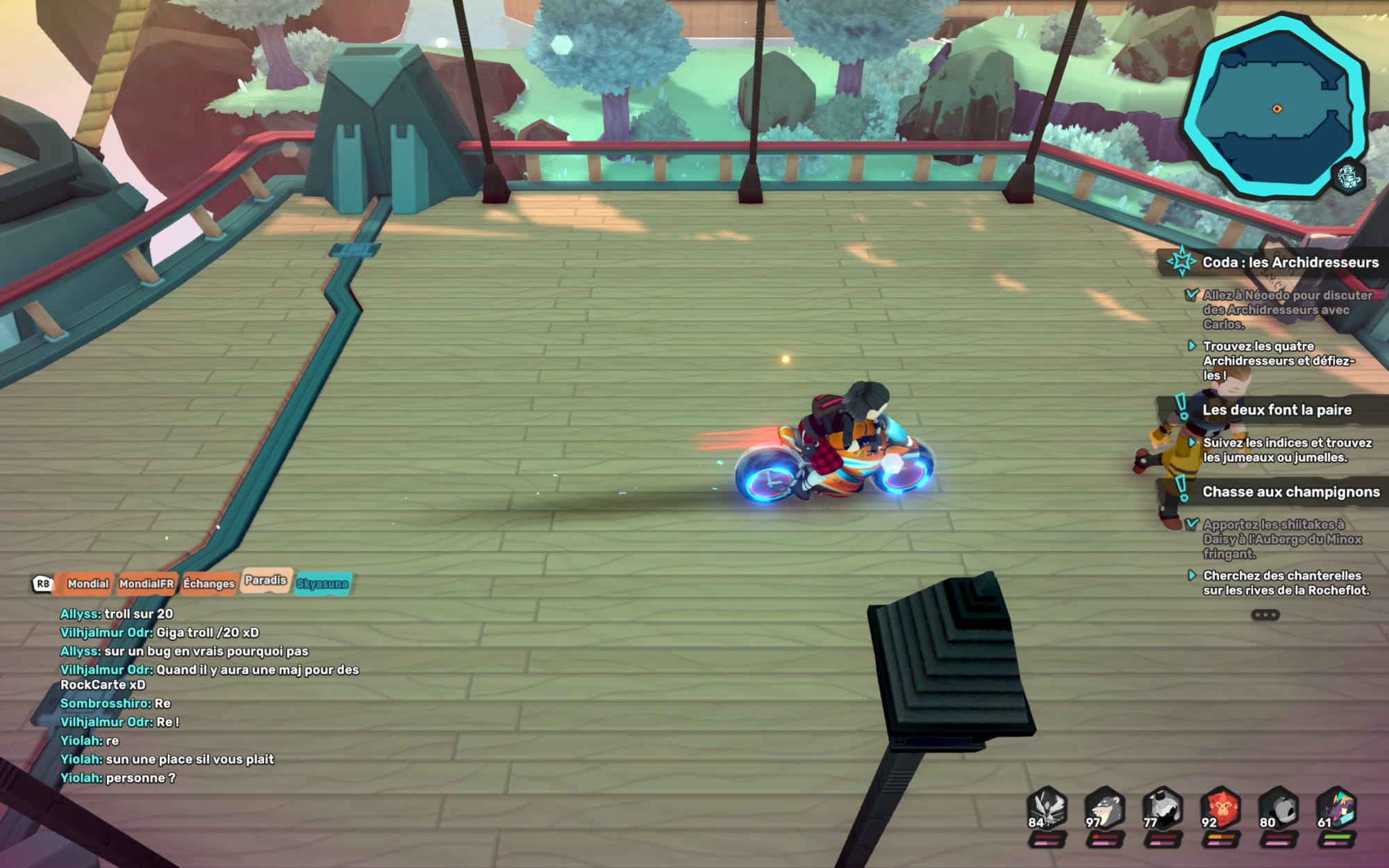Screen dimensions: 1389x868
Task: Select the level 77 squad Temtem
Action: 1163,810
